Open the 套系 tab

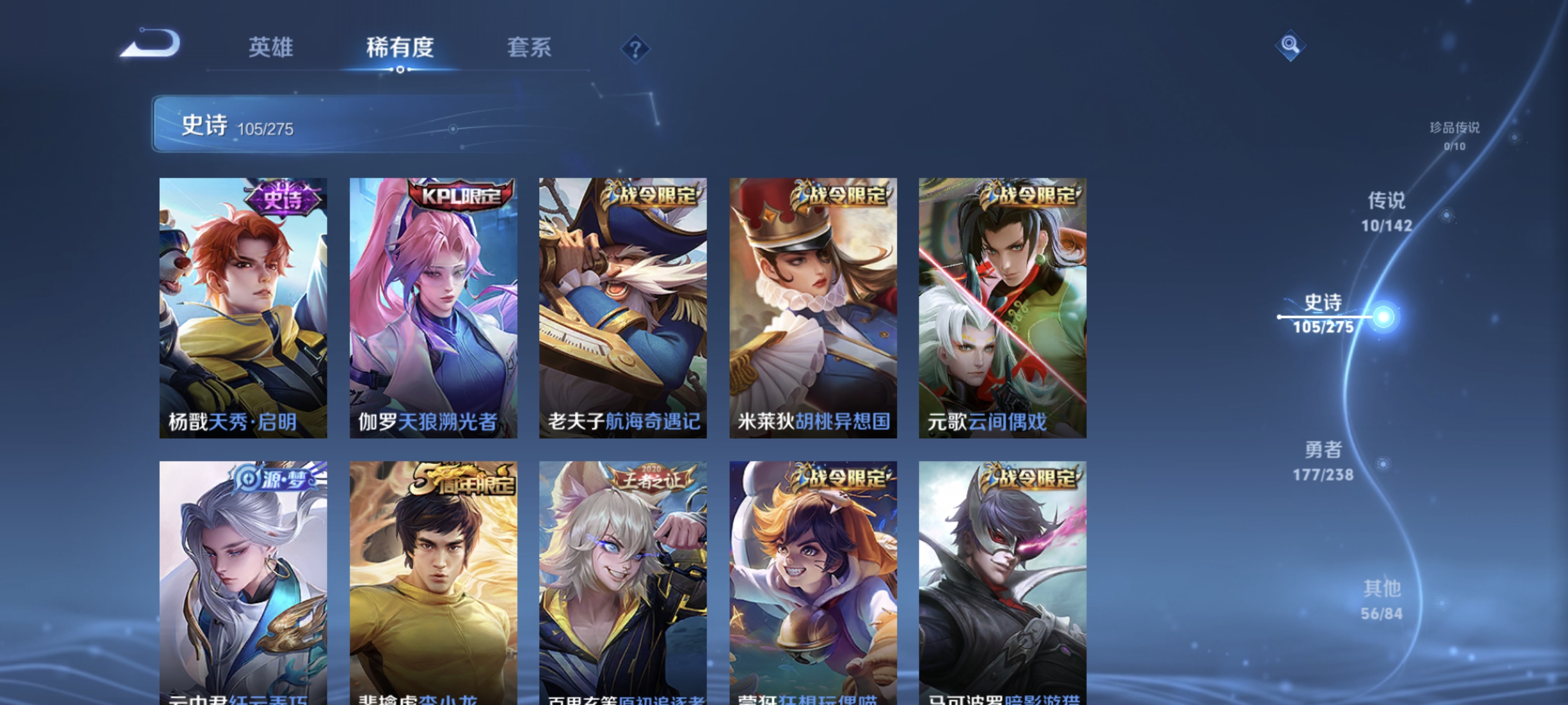(531, 48)
